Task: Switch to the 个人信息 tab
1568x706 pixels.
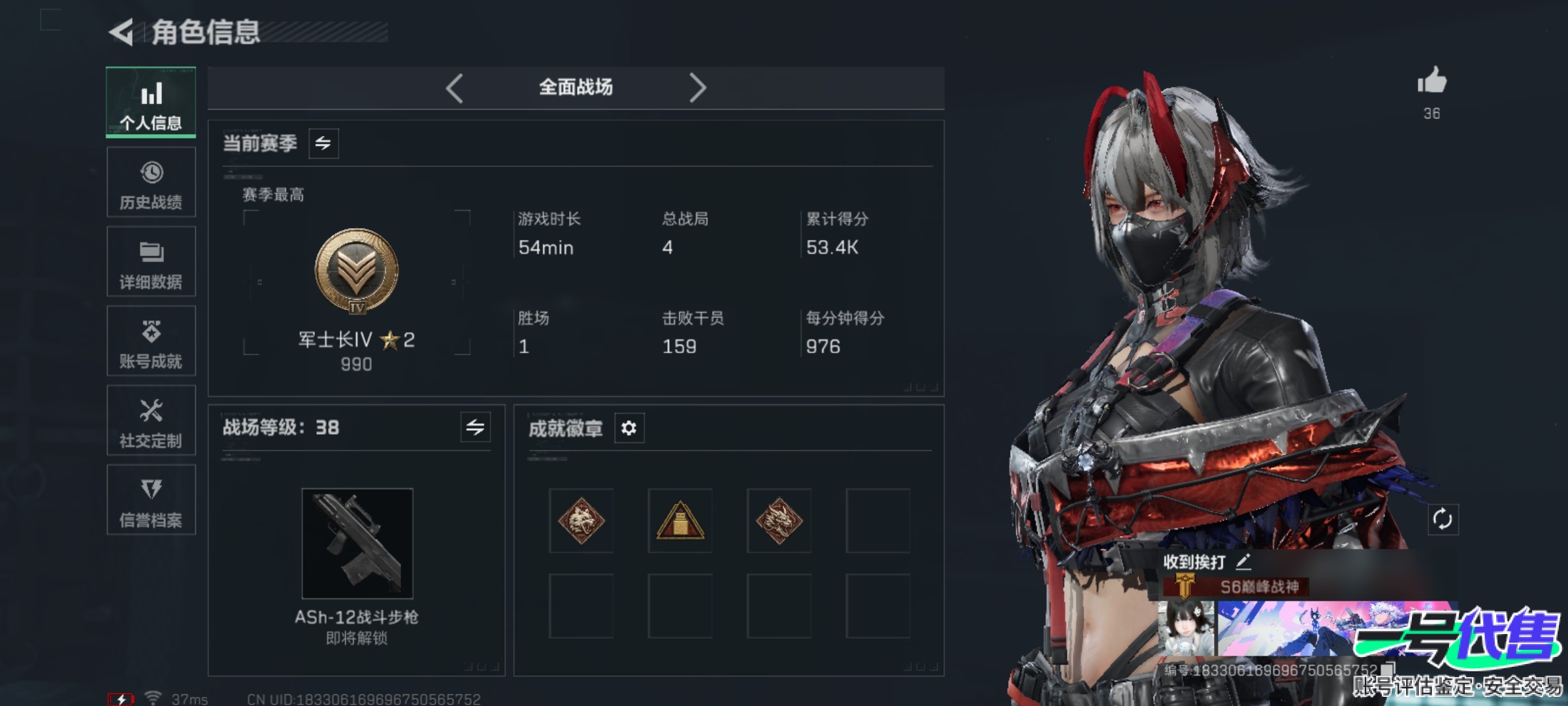Action: point(151,103)
